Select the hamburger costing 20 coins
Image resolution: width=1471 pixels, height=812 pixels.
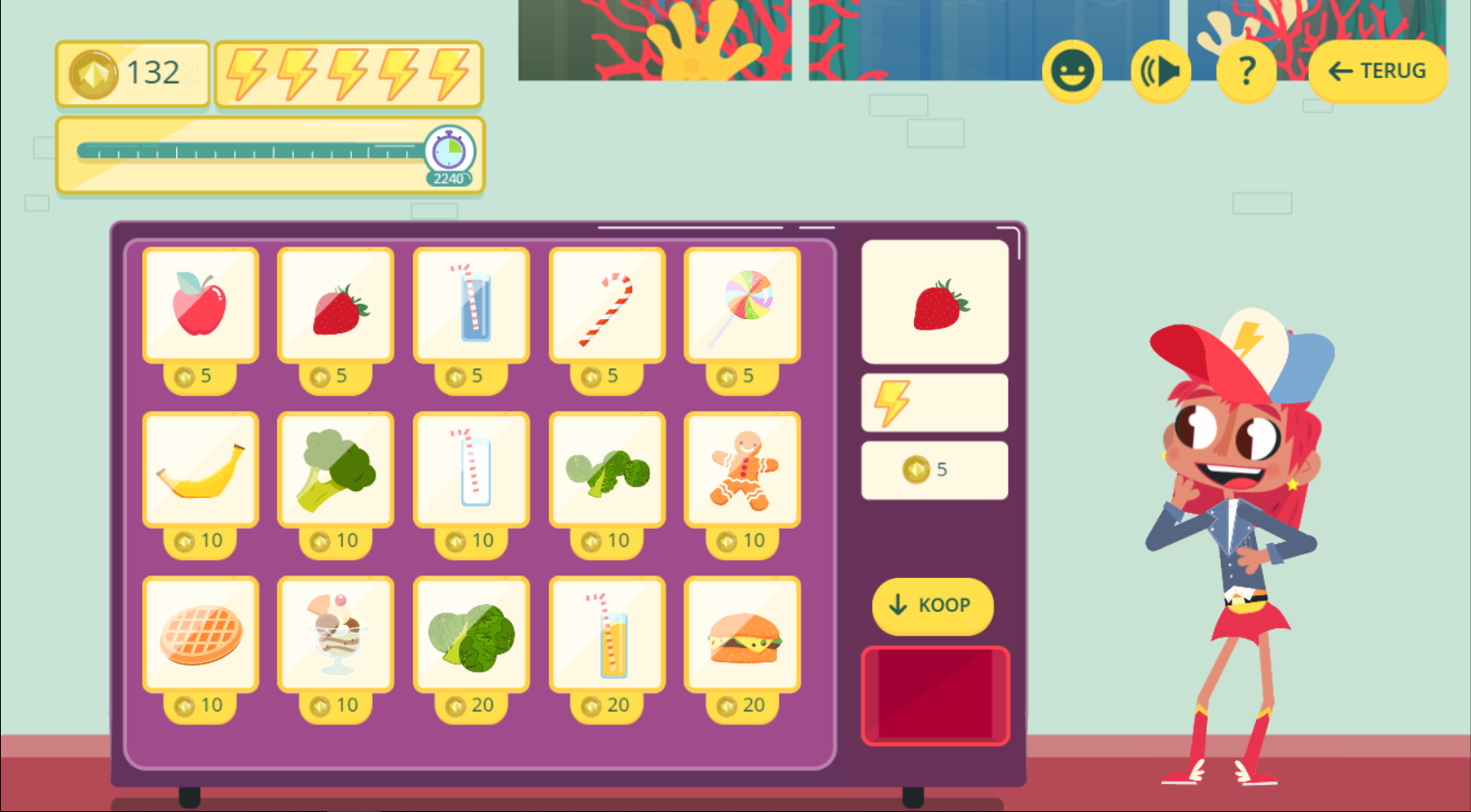(x=741, y=633)
